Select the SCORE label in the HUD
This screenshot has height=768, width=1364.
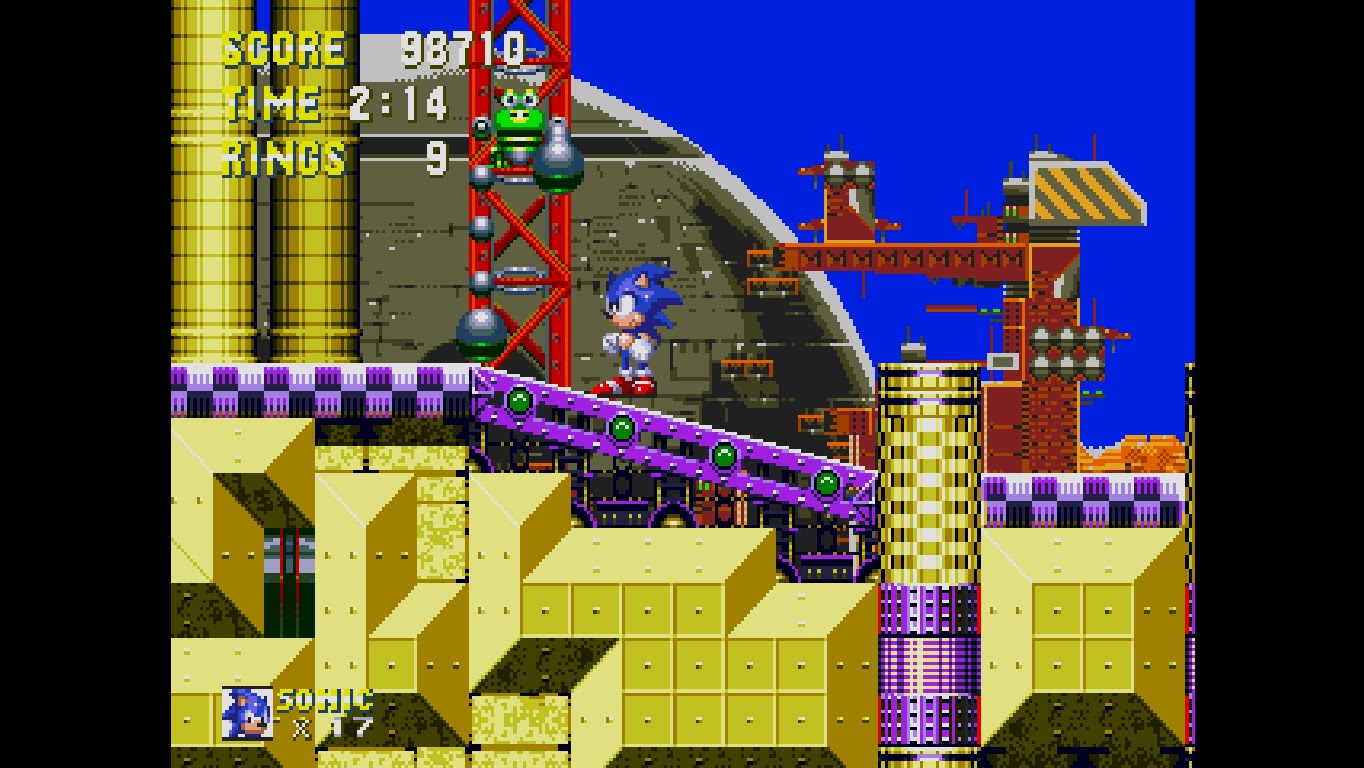[x=280, y=46]
